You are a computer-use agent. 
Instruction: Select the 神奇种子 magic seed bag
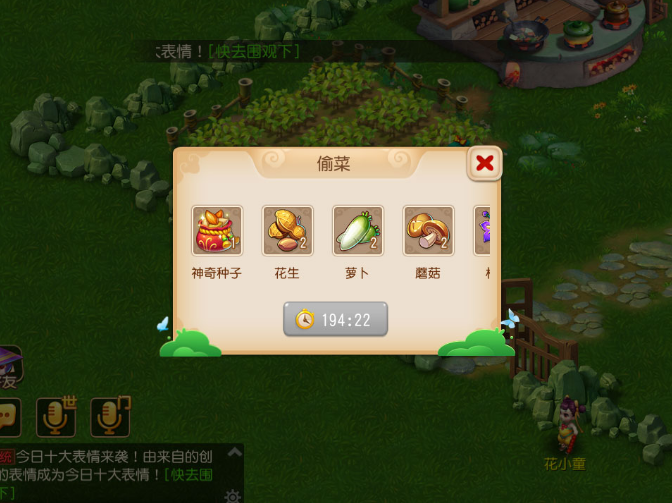click(217, 231)
